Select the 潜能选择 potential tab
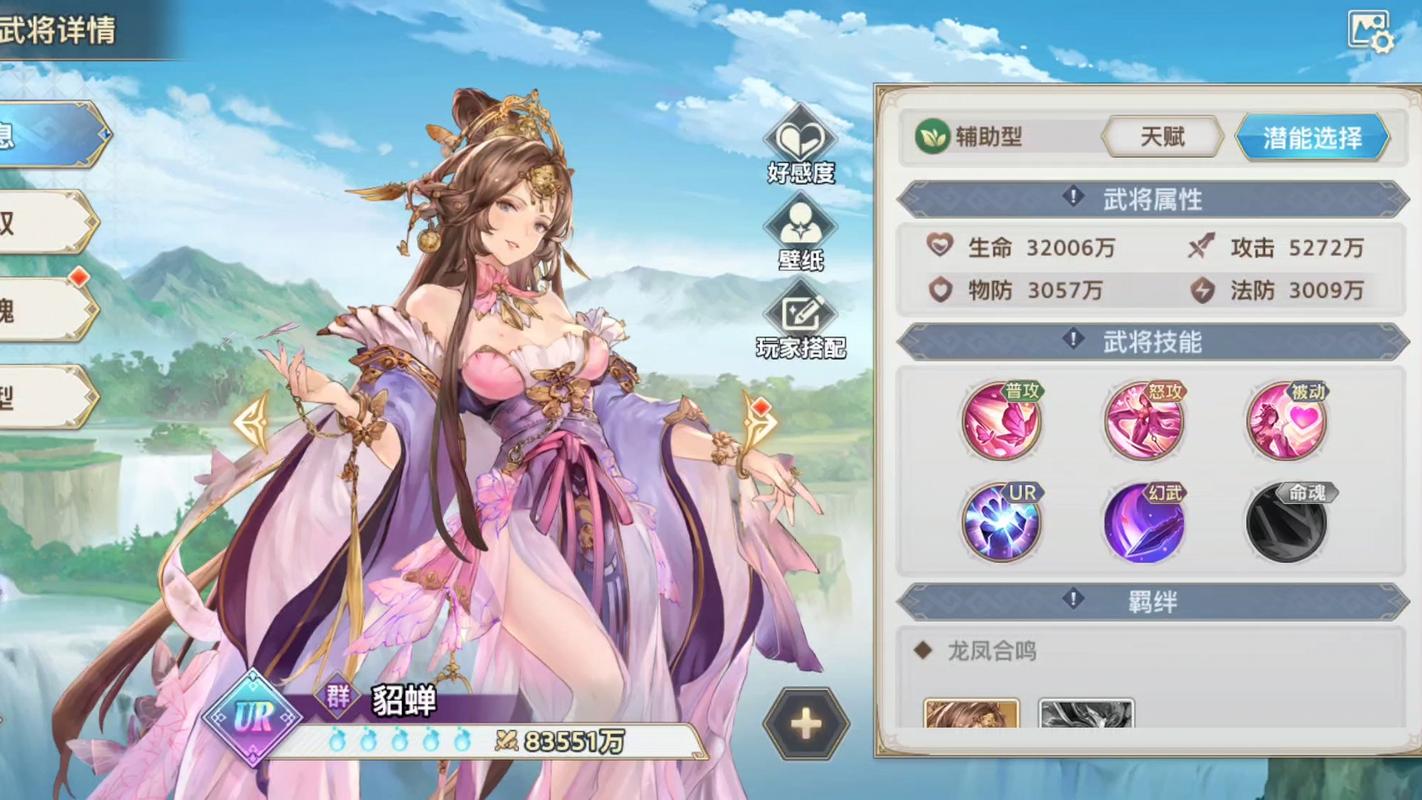This screenshot has width=1422, height=800. (x=1312, y=137)
